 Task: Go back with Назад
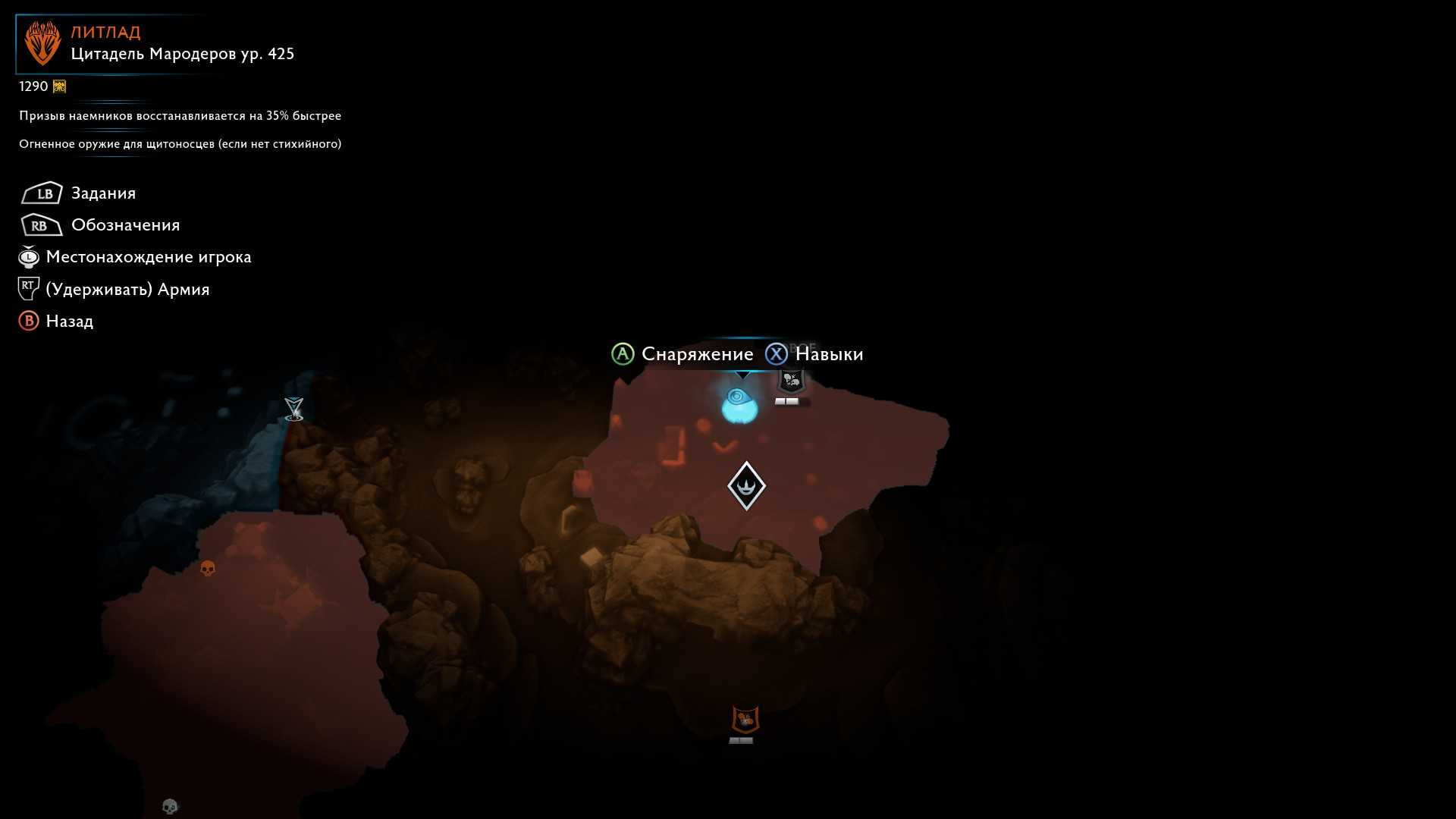coord(69,322)
